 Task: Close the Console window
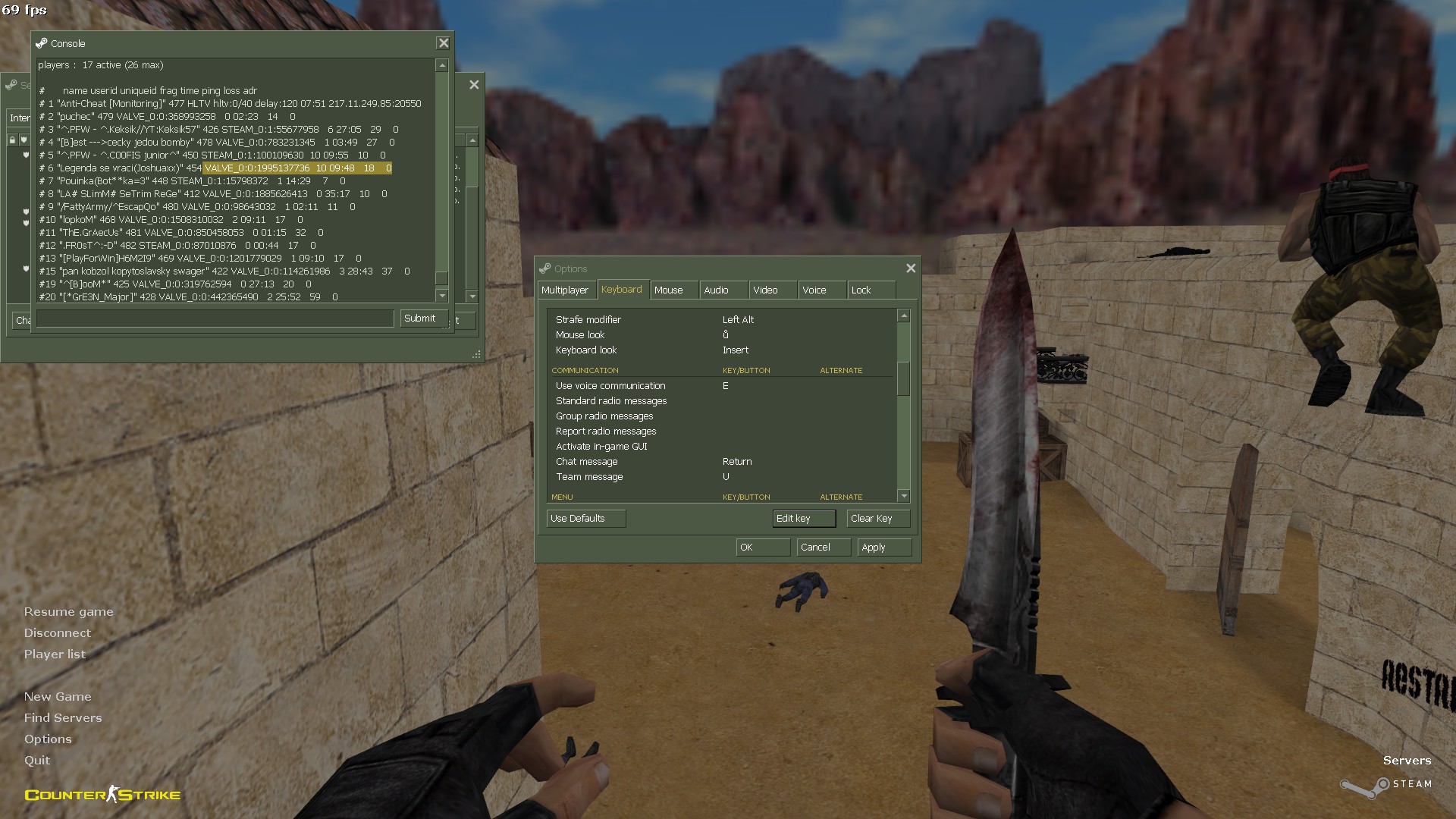coord(444,43)
